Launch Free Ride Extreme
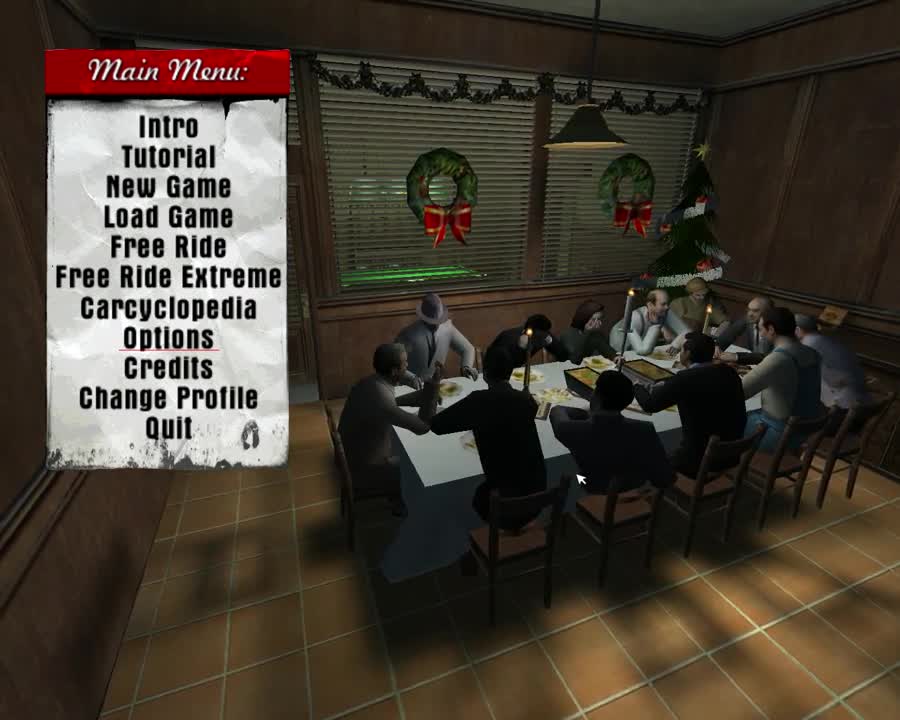The image size is (900, 720). coord(168,277)
